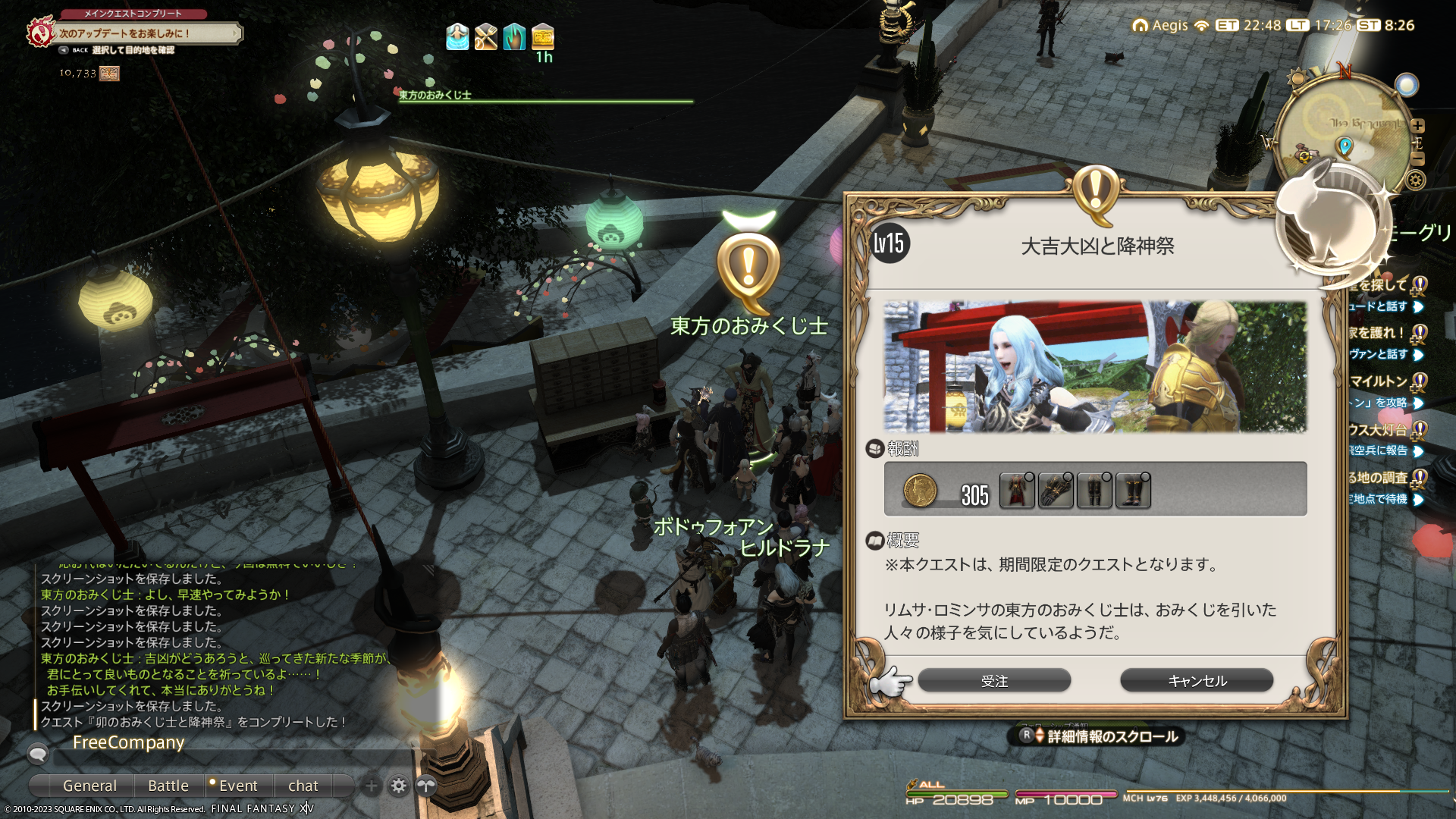Accept the quest with the 受注 button
The height and width of the screenshot is (819, 1456).
pos(994,680)
